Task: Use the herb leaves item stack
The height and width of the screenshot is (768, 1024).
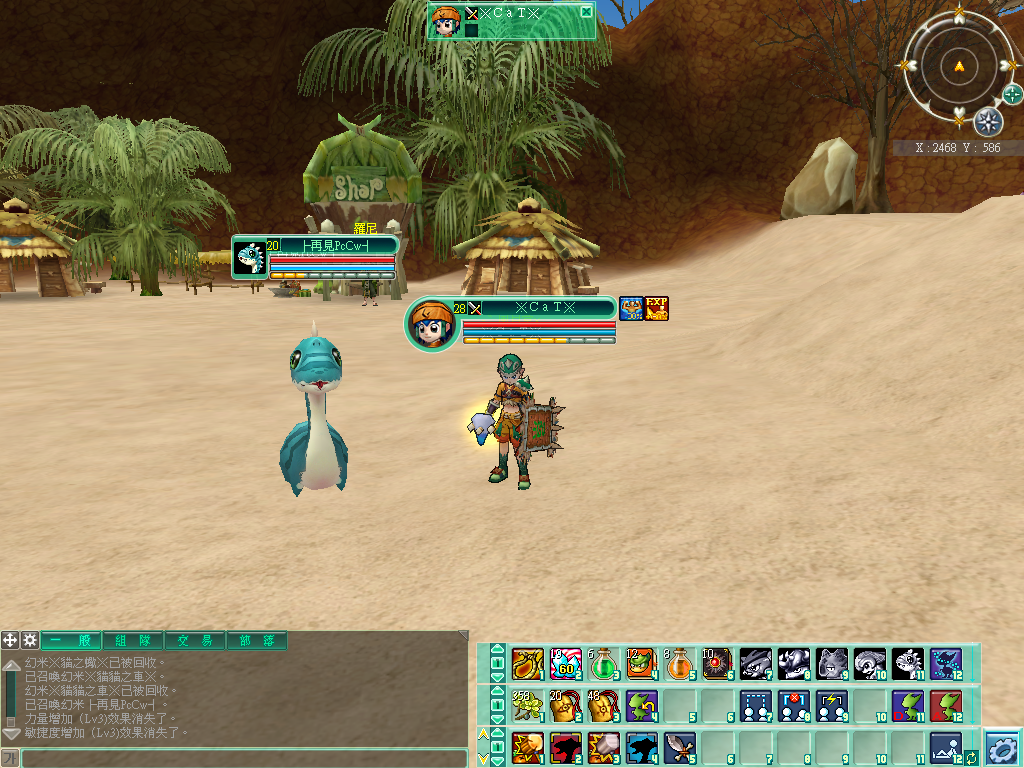Action: [x=526, y=705]
